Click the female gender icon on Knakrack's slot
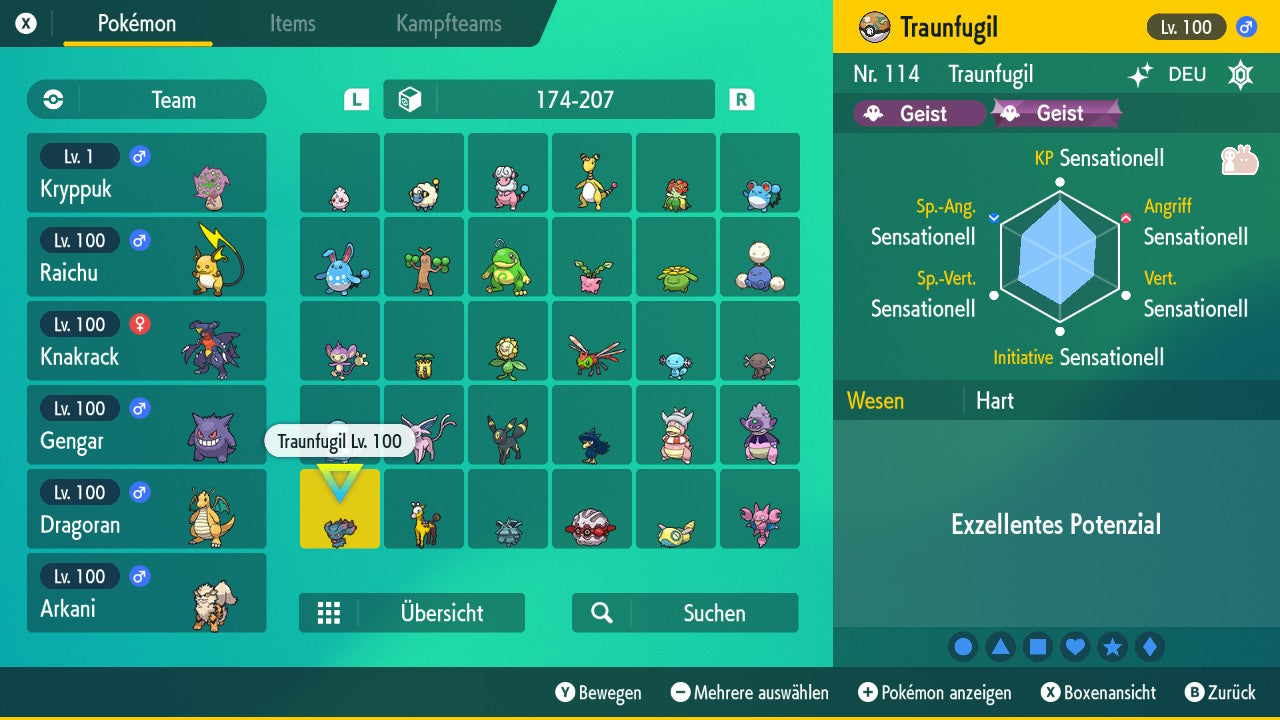The width and height of the screenshot is (1280, 720). click(x=137, y=324)
